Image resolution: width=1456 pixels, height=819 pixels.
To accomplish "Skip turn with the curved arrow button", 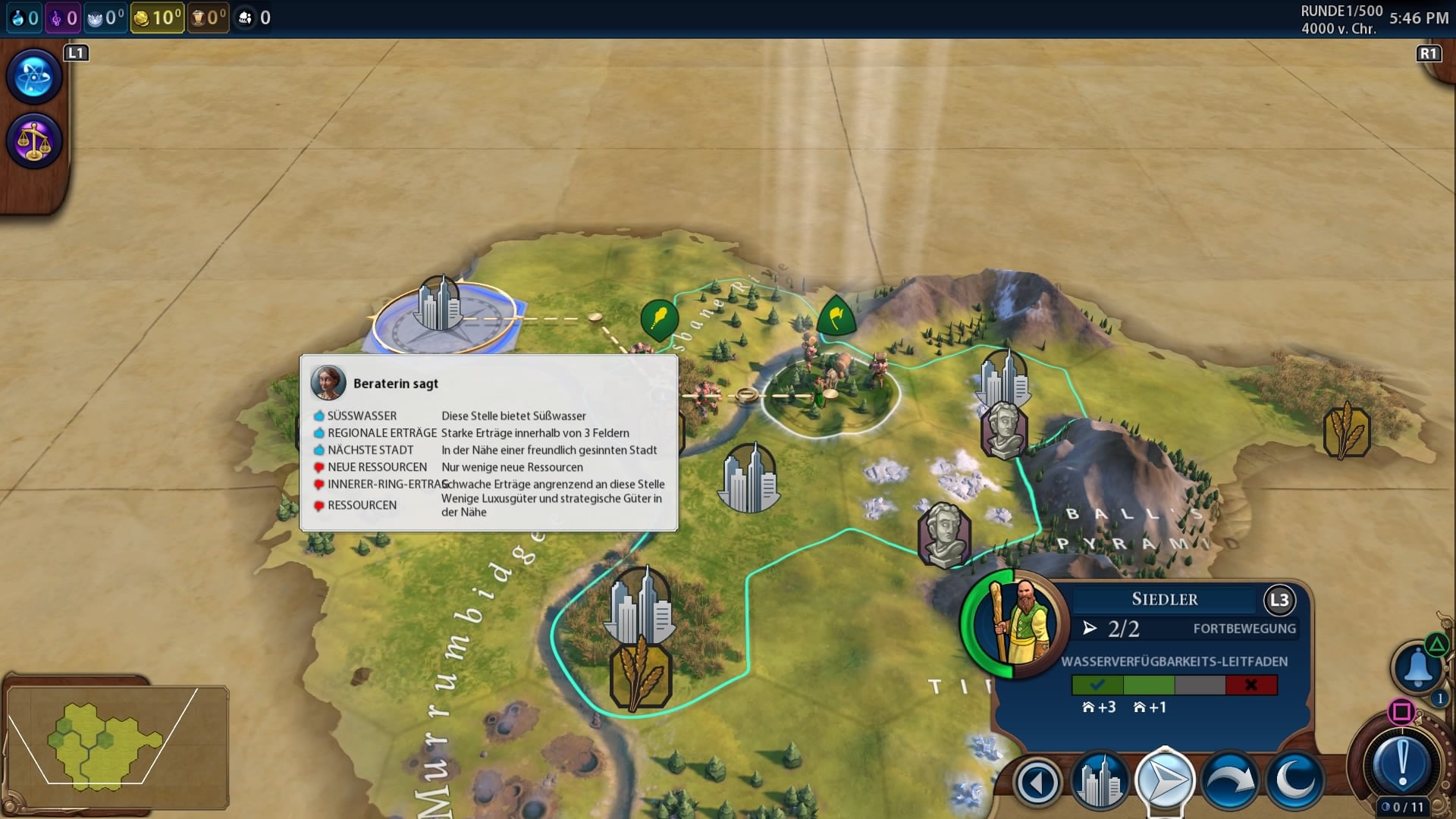I will 1229,781.
